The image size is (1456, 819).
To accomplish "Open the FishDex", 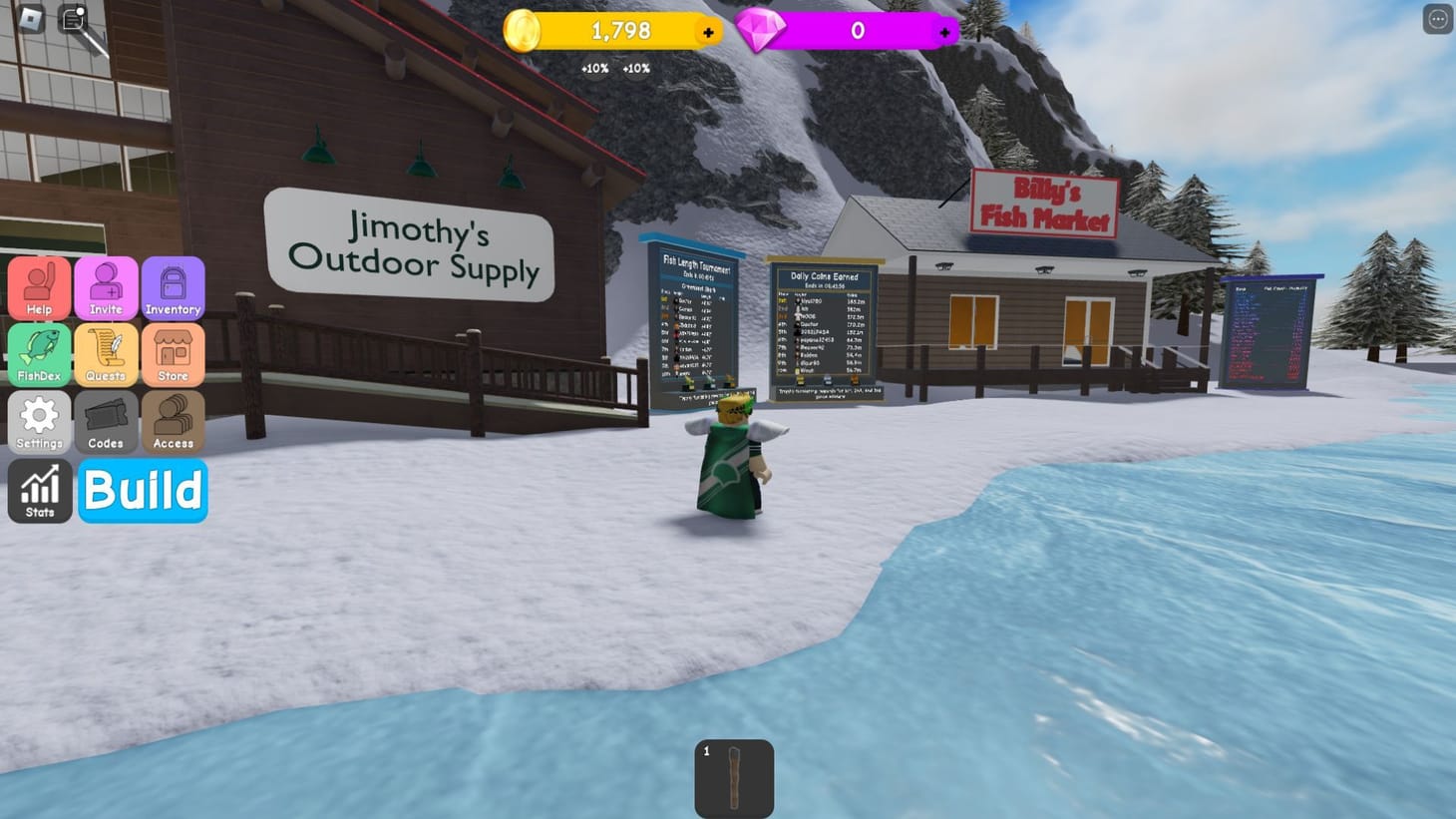I will coord(39,354).
